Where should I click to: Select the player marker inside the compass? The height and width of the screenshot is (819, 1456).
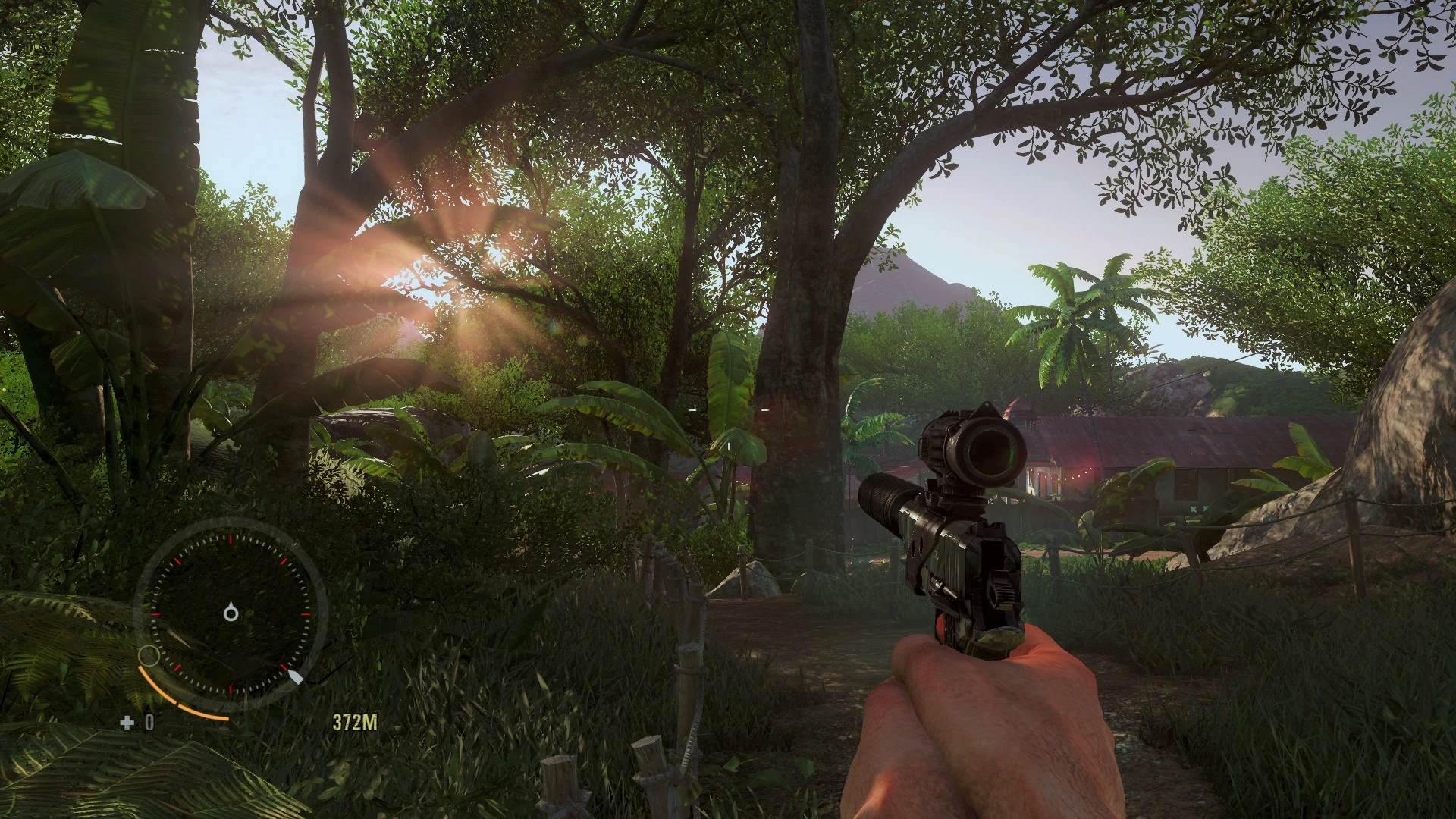(x=231, y=612)
